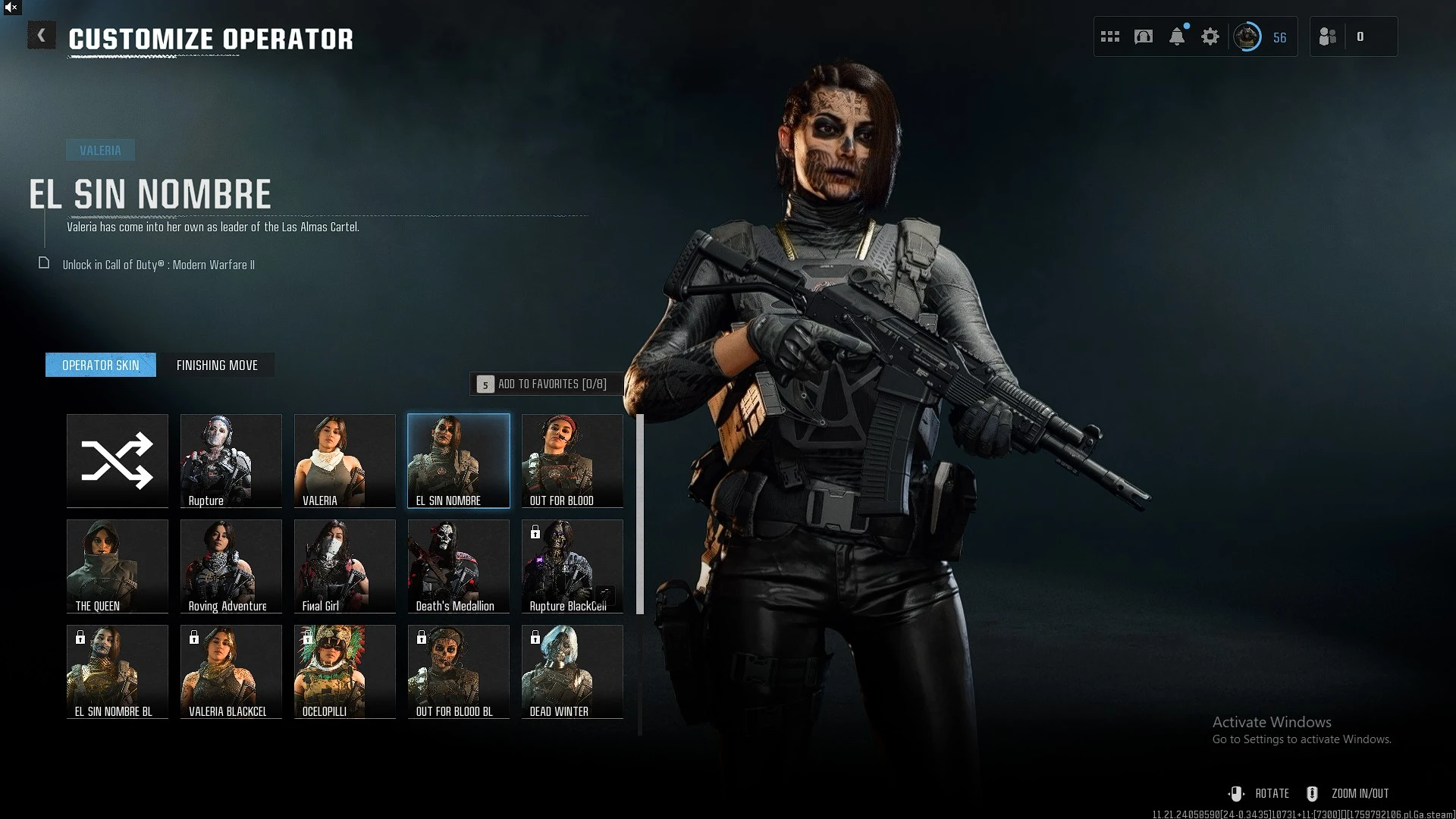
Task: Open settings via the gear icon
Action: tap(1210, 36)
